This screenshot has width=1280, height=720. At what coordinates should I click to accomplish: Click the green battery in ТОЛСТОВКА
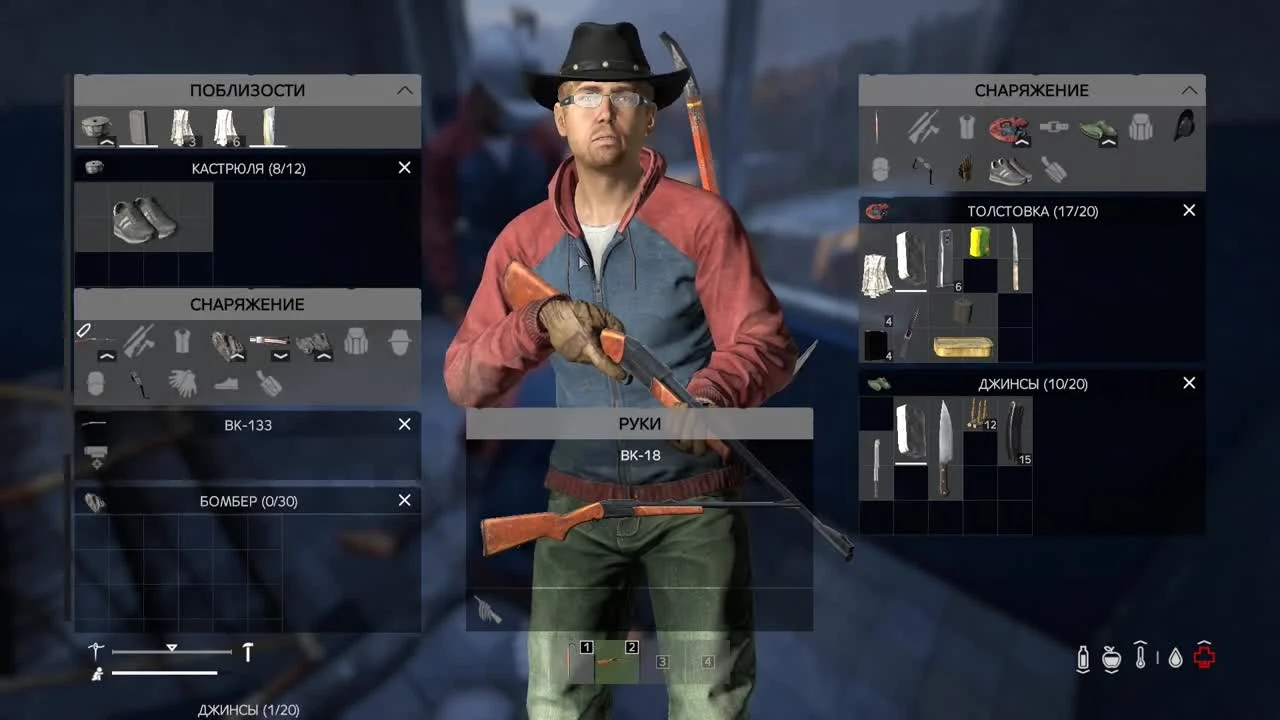(978, 240)
